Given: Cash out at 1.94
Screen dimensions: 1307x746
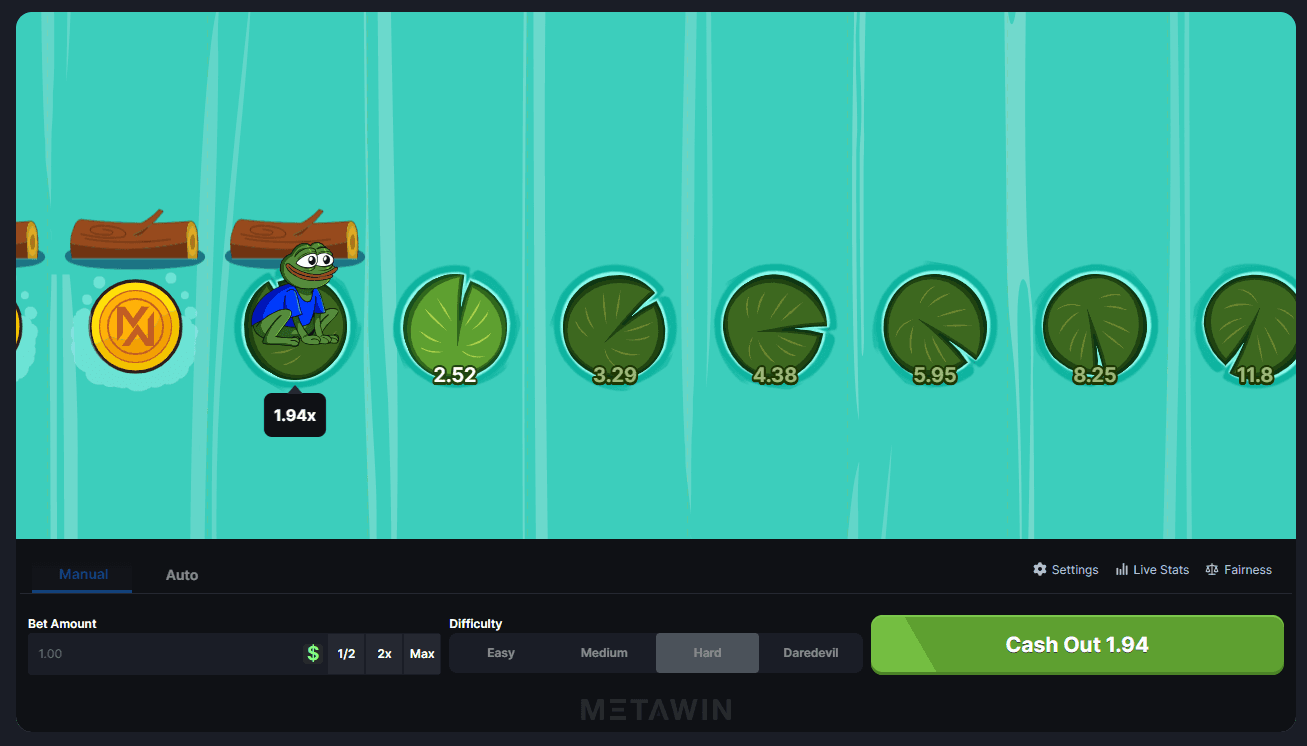Looking at the screenshot, I should 1076,645.
